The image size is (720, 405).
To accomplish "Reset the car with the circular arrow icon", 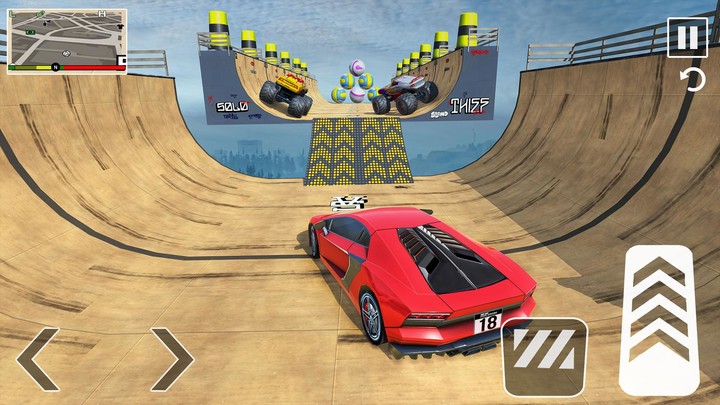I will tap(692, 81).
